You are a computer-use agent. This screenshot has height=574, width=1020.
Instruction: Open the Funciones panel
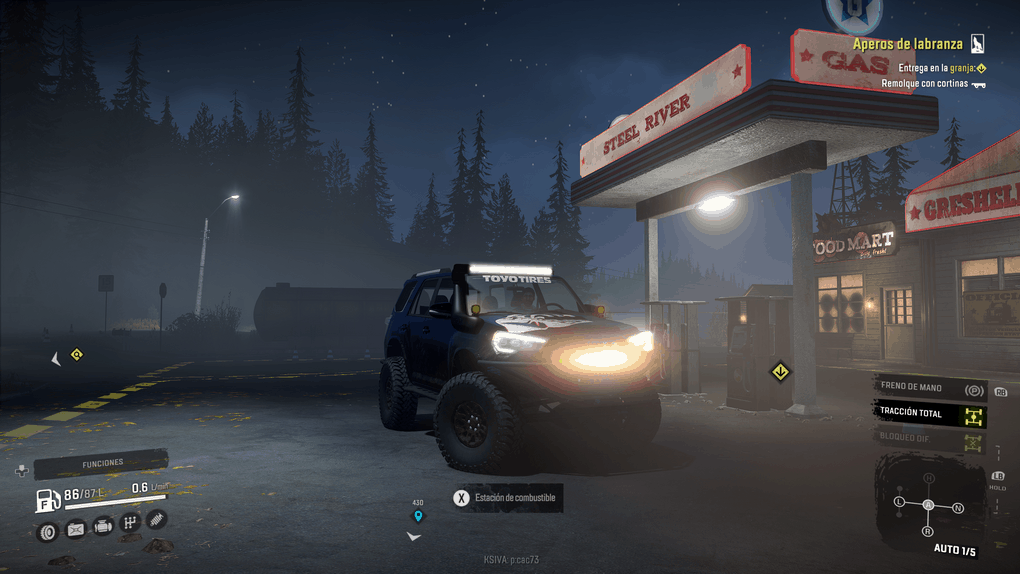coord(100,464)
